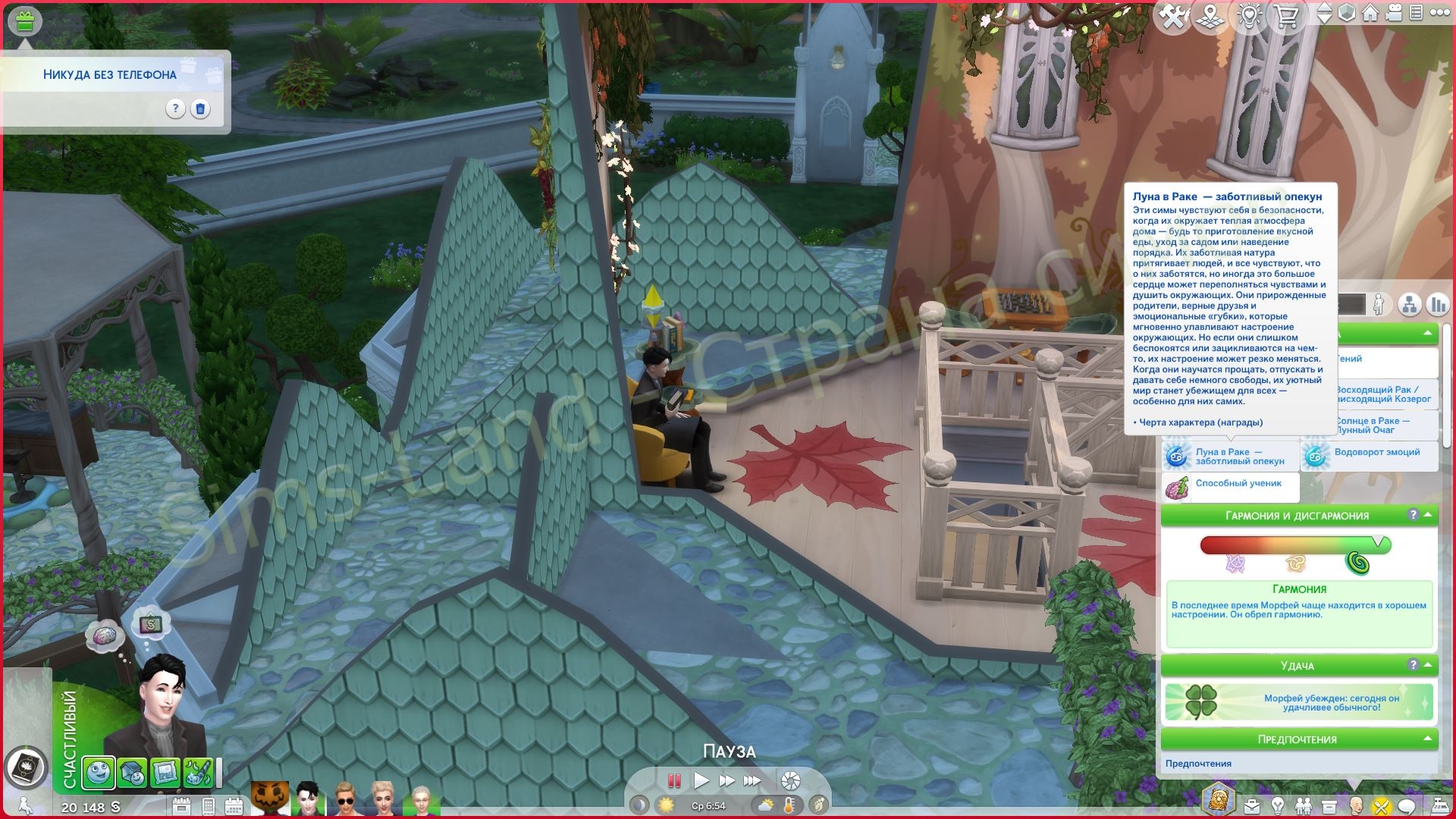The width and height of the screenshot is (1456, 819).
Task: Open the aspirations lightbulb icon near the cash register
Action: pos(1278,805)
